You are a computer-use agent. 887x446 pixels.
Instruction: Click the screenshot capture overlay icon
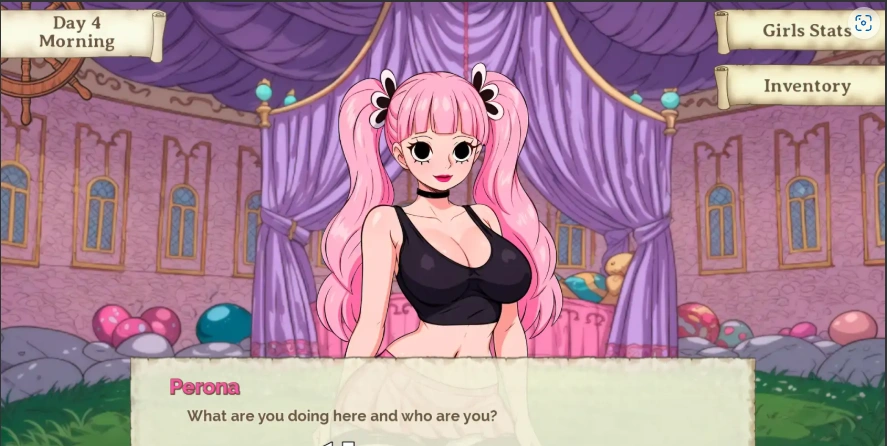(864, 23)
